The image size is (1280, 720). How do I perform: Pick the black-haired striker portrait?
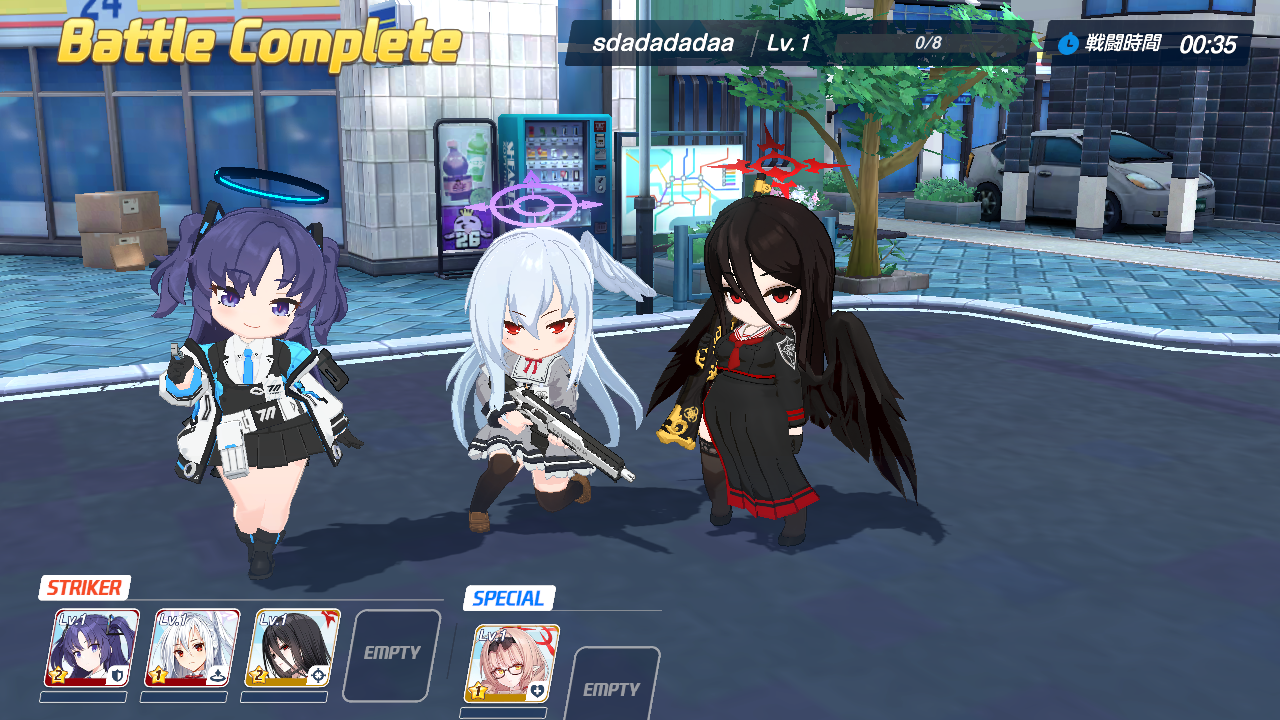coord(293,648)
